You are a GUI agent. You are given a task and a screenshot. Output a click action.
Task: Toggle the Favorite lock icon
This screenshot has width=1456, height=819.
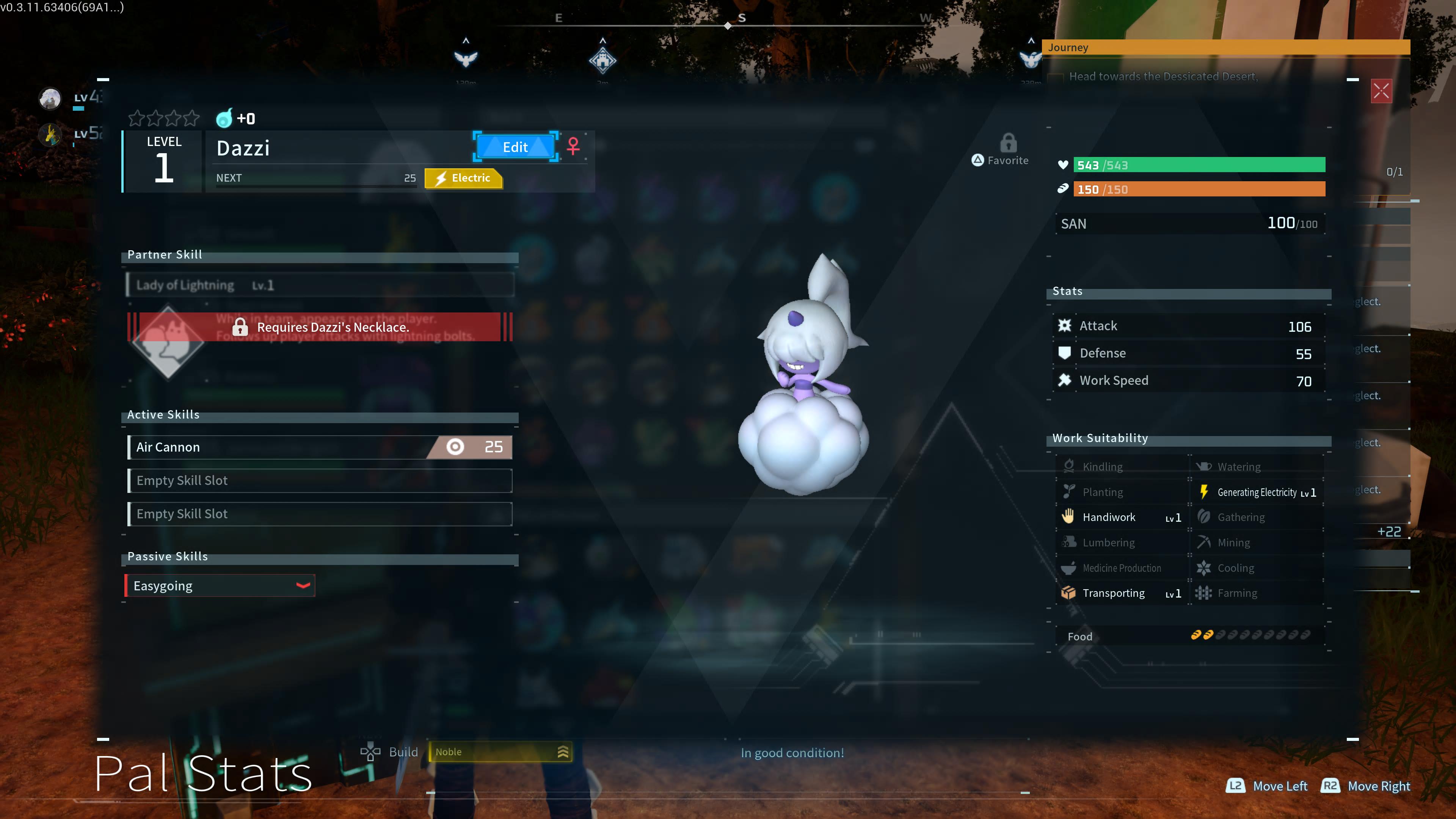point(1008,144)
